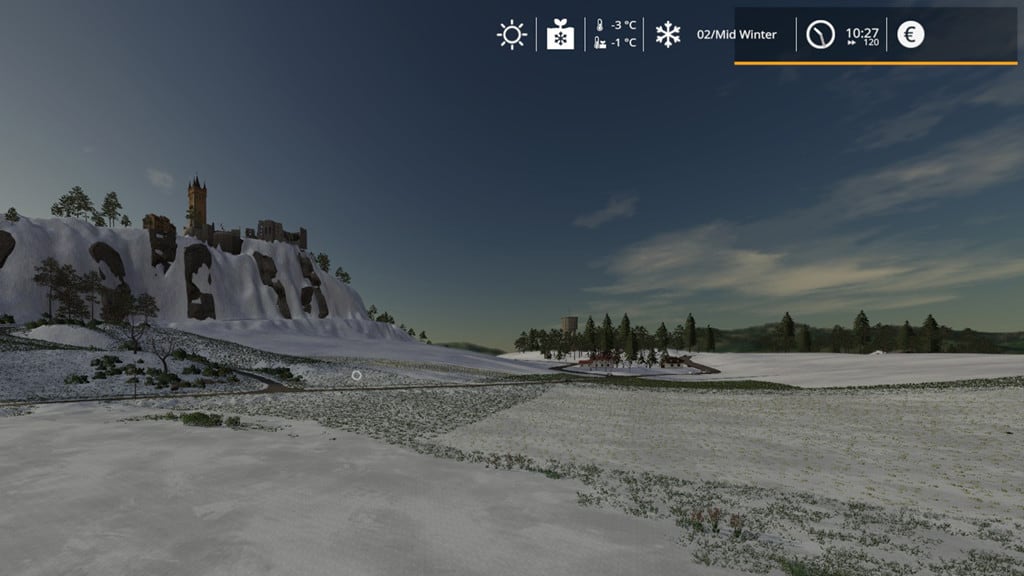Click the sun weather icon
The image size is (1024, 576).
(512, 35)
